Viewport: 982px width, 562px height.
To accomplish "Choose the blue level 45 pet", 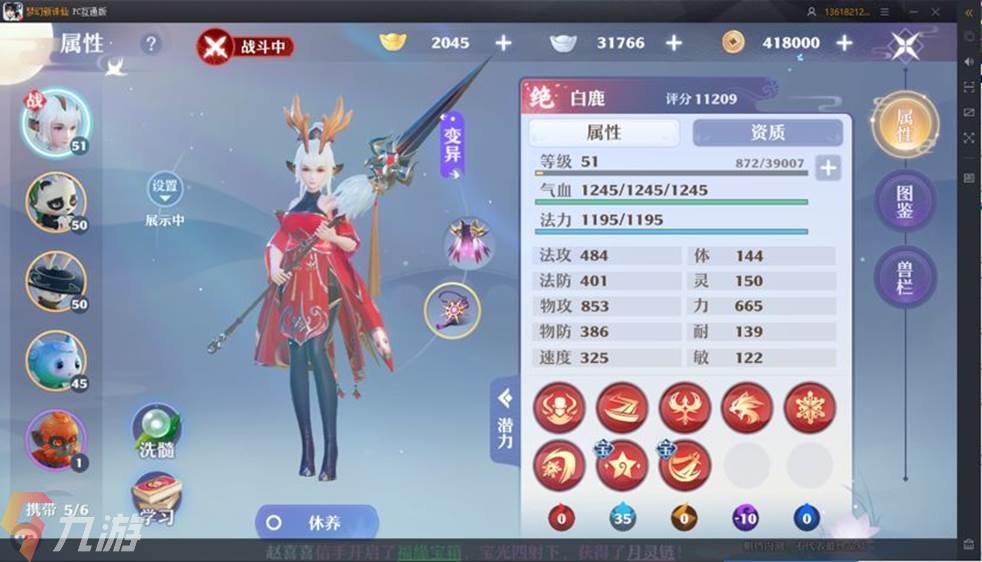I will (x=56, y=360).
